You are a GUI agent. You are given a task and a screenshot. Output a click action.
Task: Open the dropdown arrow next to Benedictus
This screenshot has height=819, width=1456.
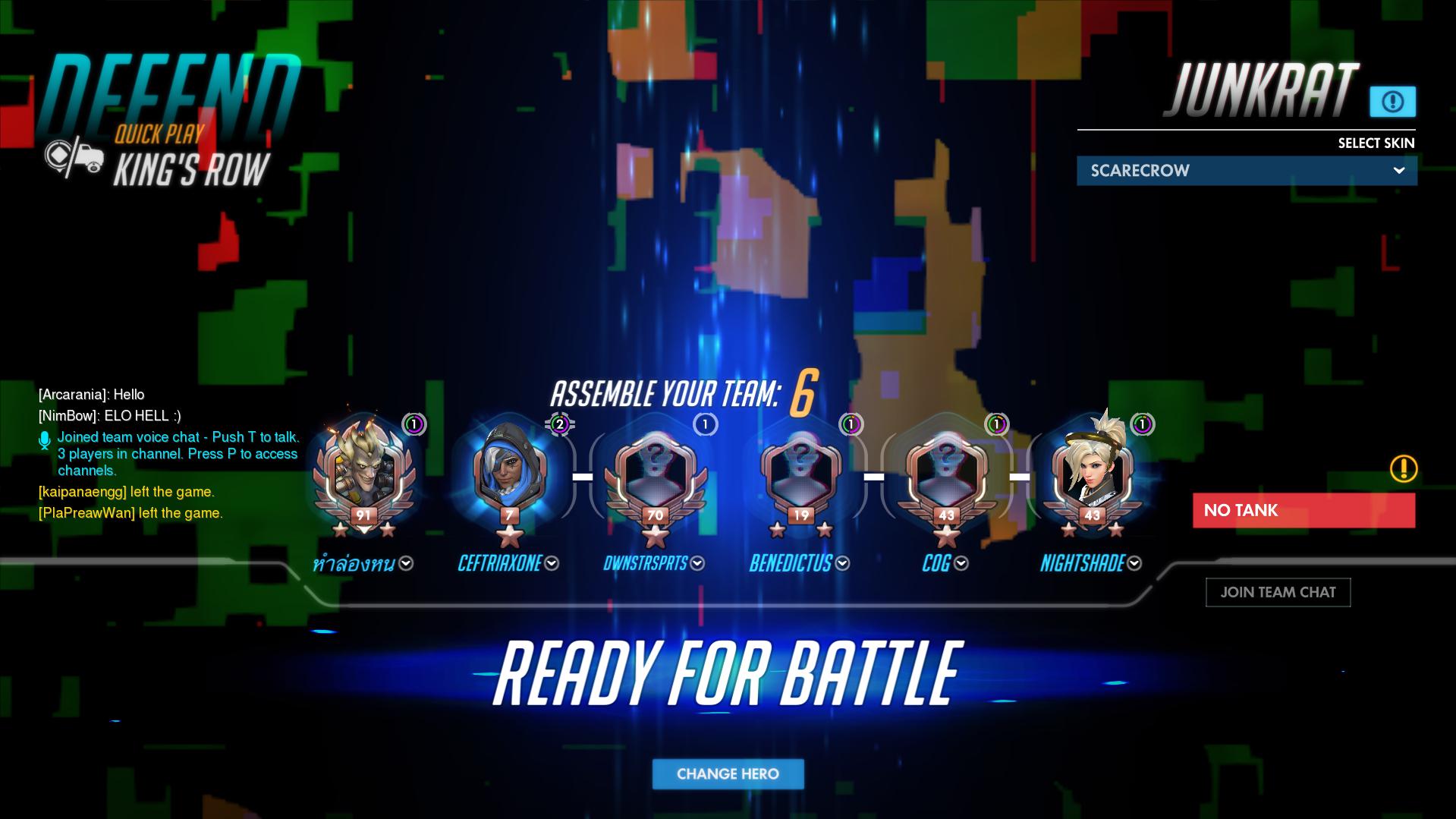point(842,563)
